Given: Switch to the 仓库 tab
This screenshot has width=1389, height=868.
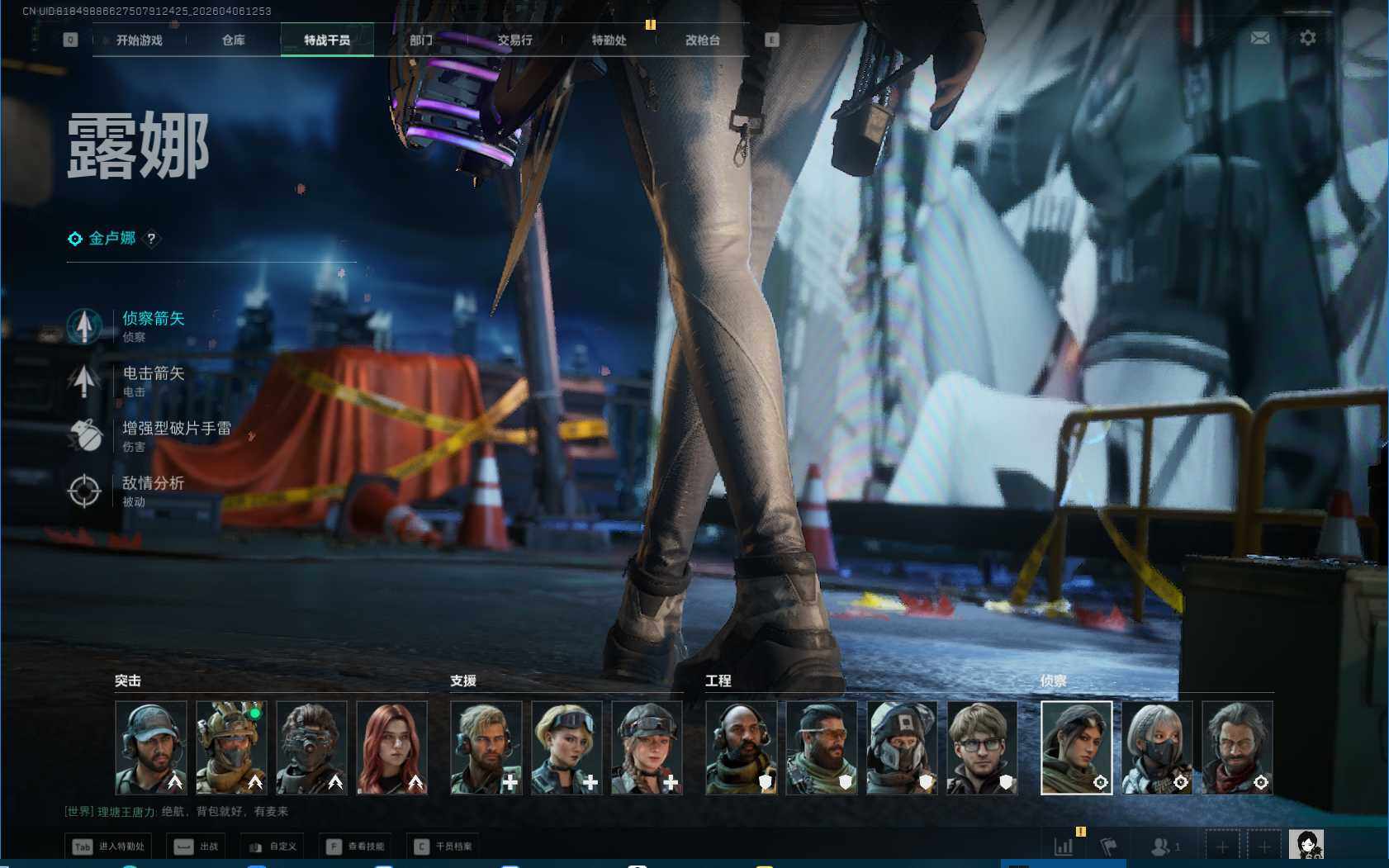Looking at the screenshot, I should [x=234, y=40].
